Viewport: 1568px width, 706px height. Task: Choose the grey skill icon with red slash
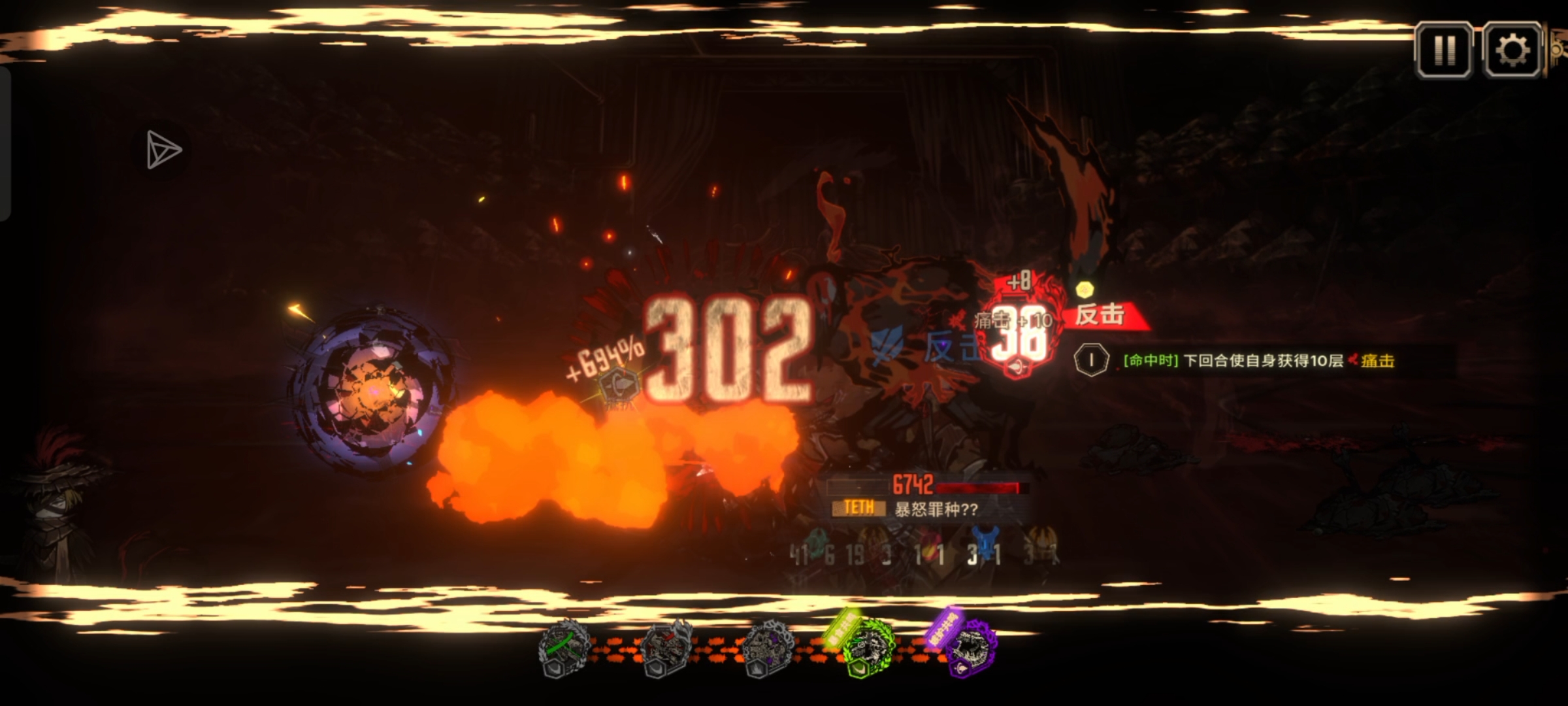[666, 648]
